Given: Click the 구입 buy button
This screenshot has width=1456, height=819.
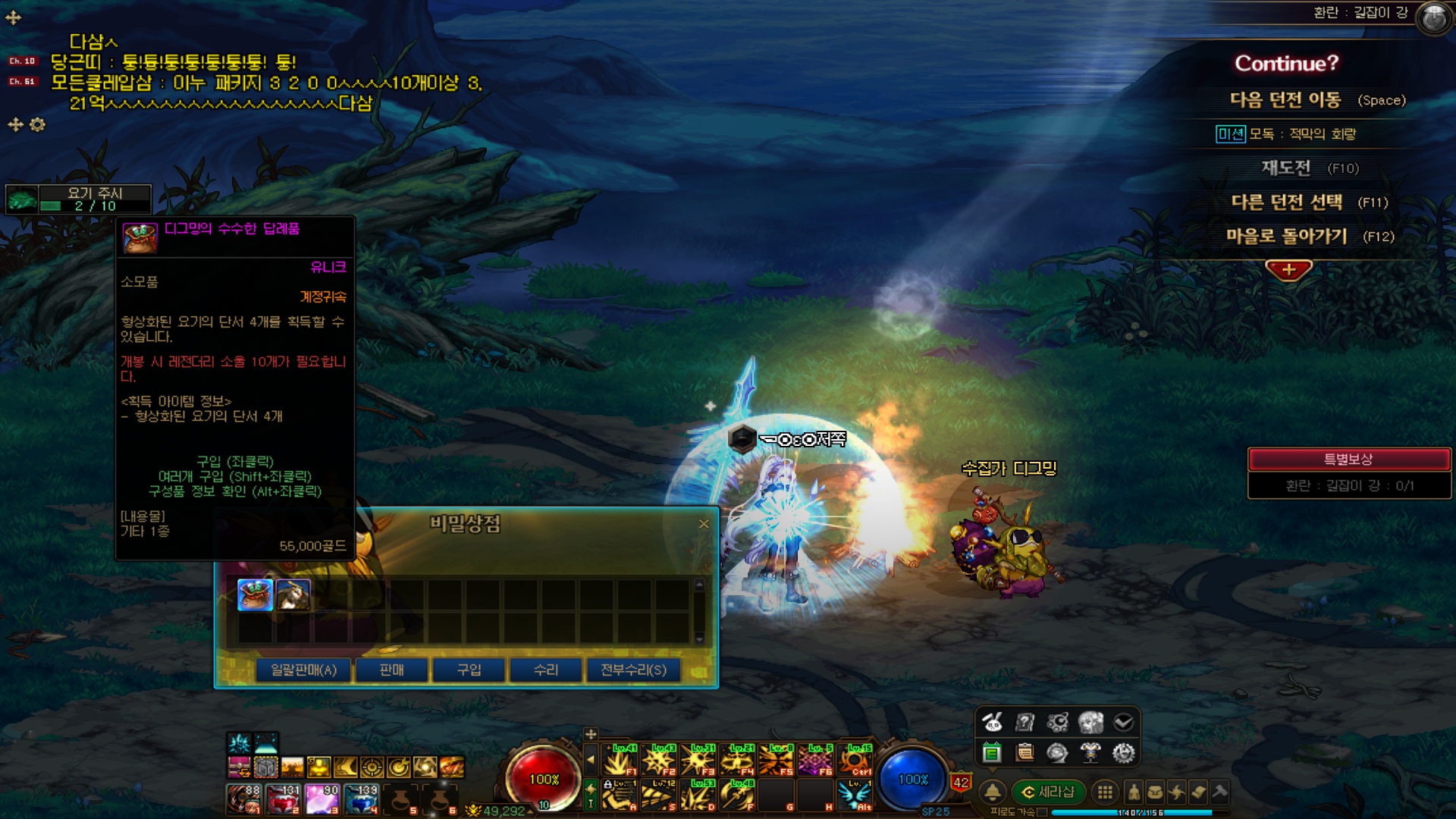Looking at the screenshot, I should pyautogui.click(x=469, y=670).
